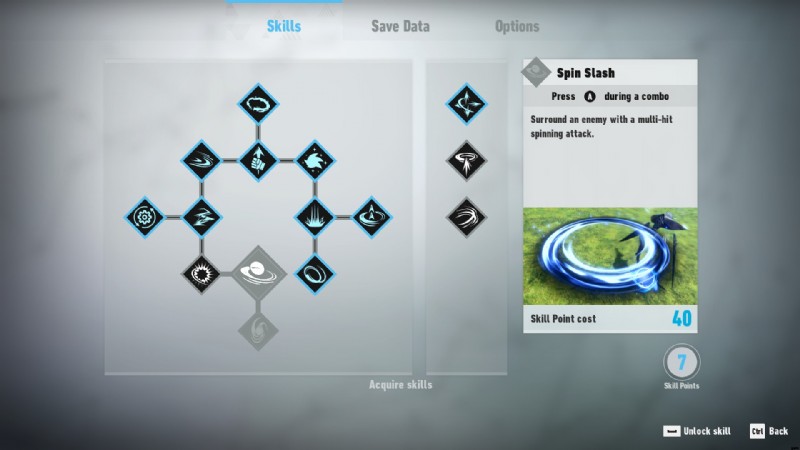Select the faded swirl skill node
This screenshot has height=450, width=800.
pyautogui.click(x=258, y=327)
